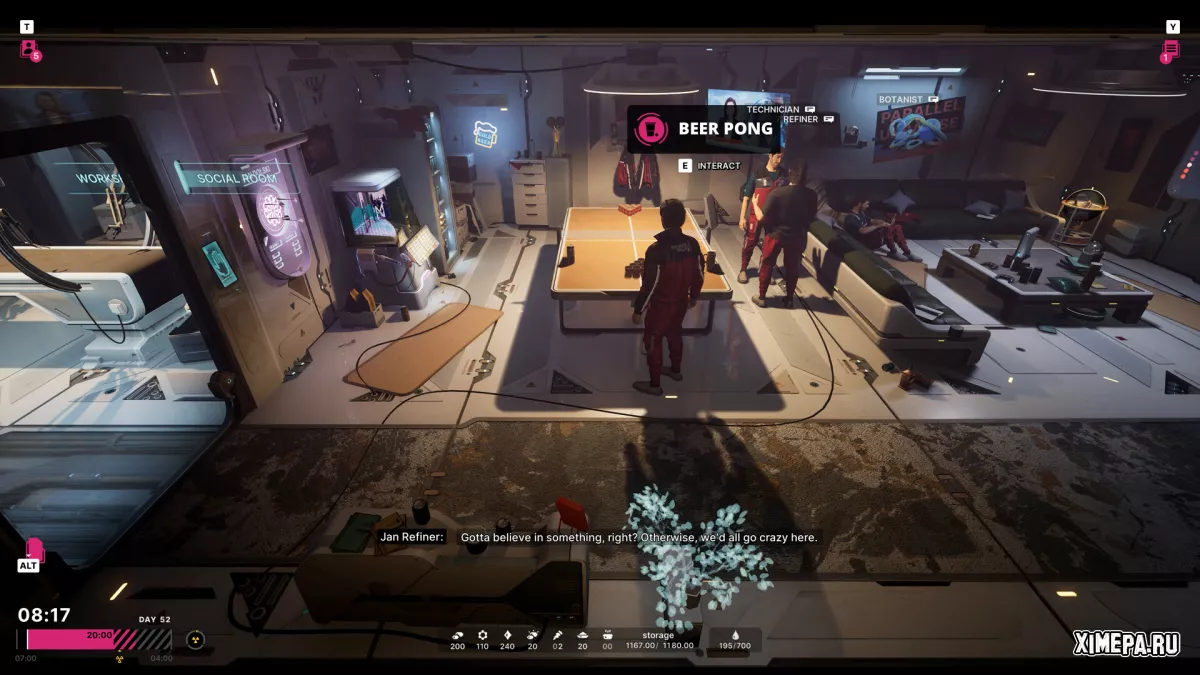The width and height of the screenshot is (1200, 675).
Task: Open the crew roster icon with badge 5
Action: [x=29, y=49]
